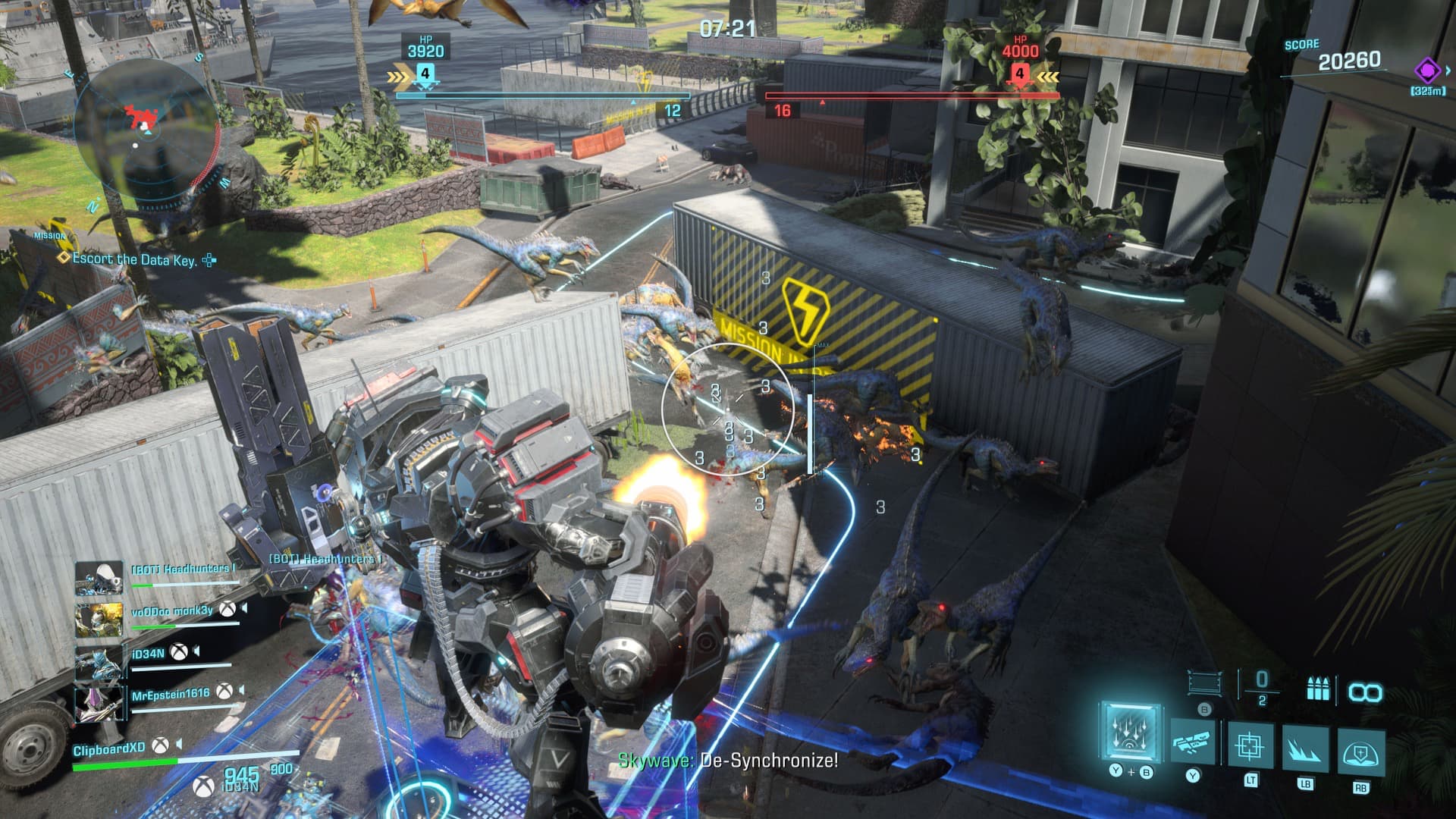Select the dual-gun weapon ability icon
The image size is (1456, 819).
click(x=1193, y=741)
